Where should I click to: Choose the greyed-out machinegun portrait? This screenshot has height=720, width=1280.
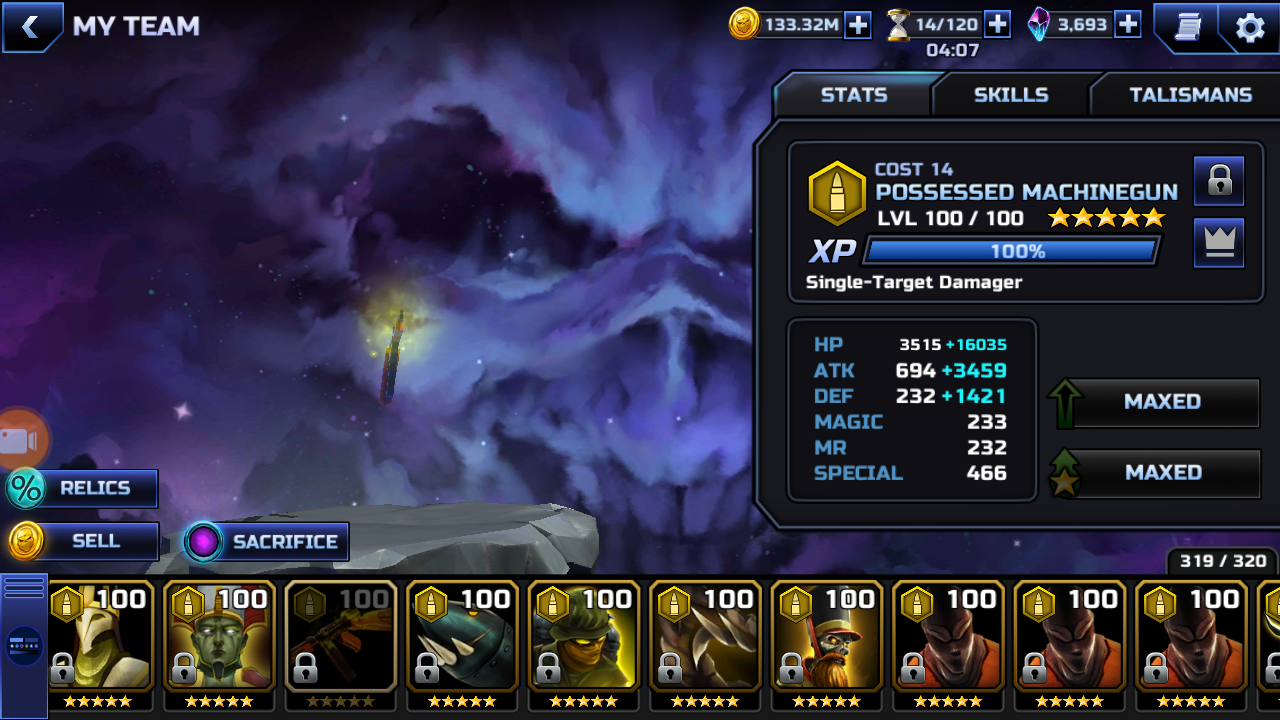[x=341, y=638]
